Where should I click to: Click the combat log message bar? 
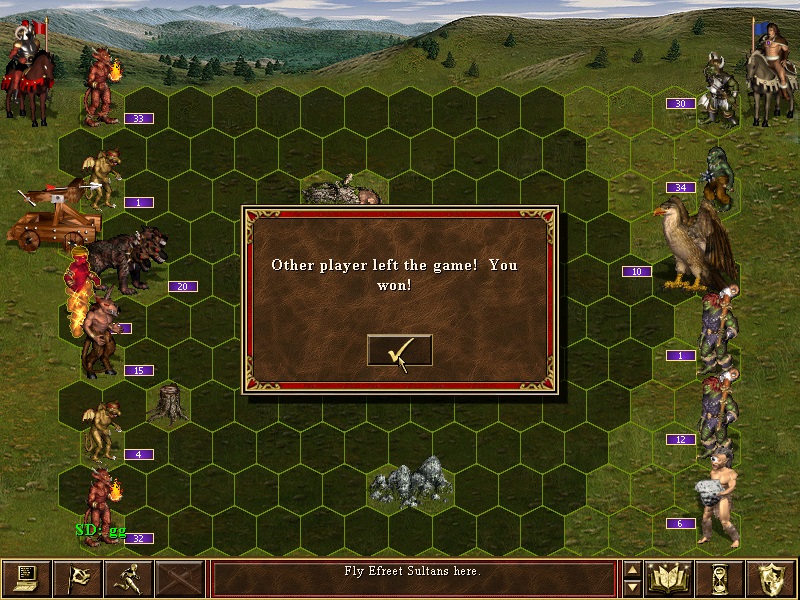click(x=413, y=578)
